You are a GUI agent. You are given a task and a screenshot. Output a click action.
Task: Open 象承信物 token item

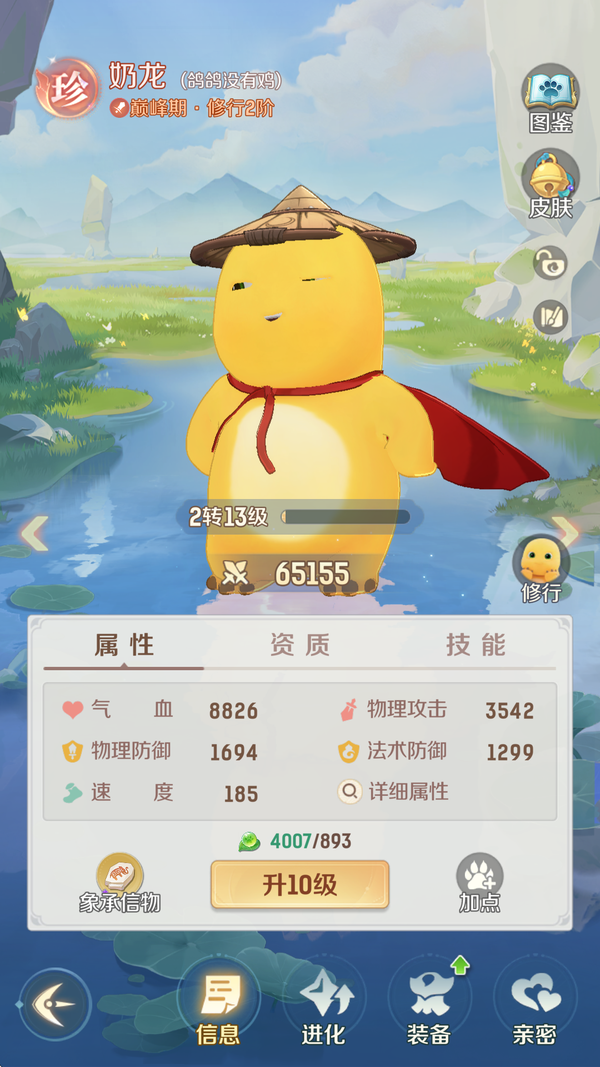120,882
